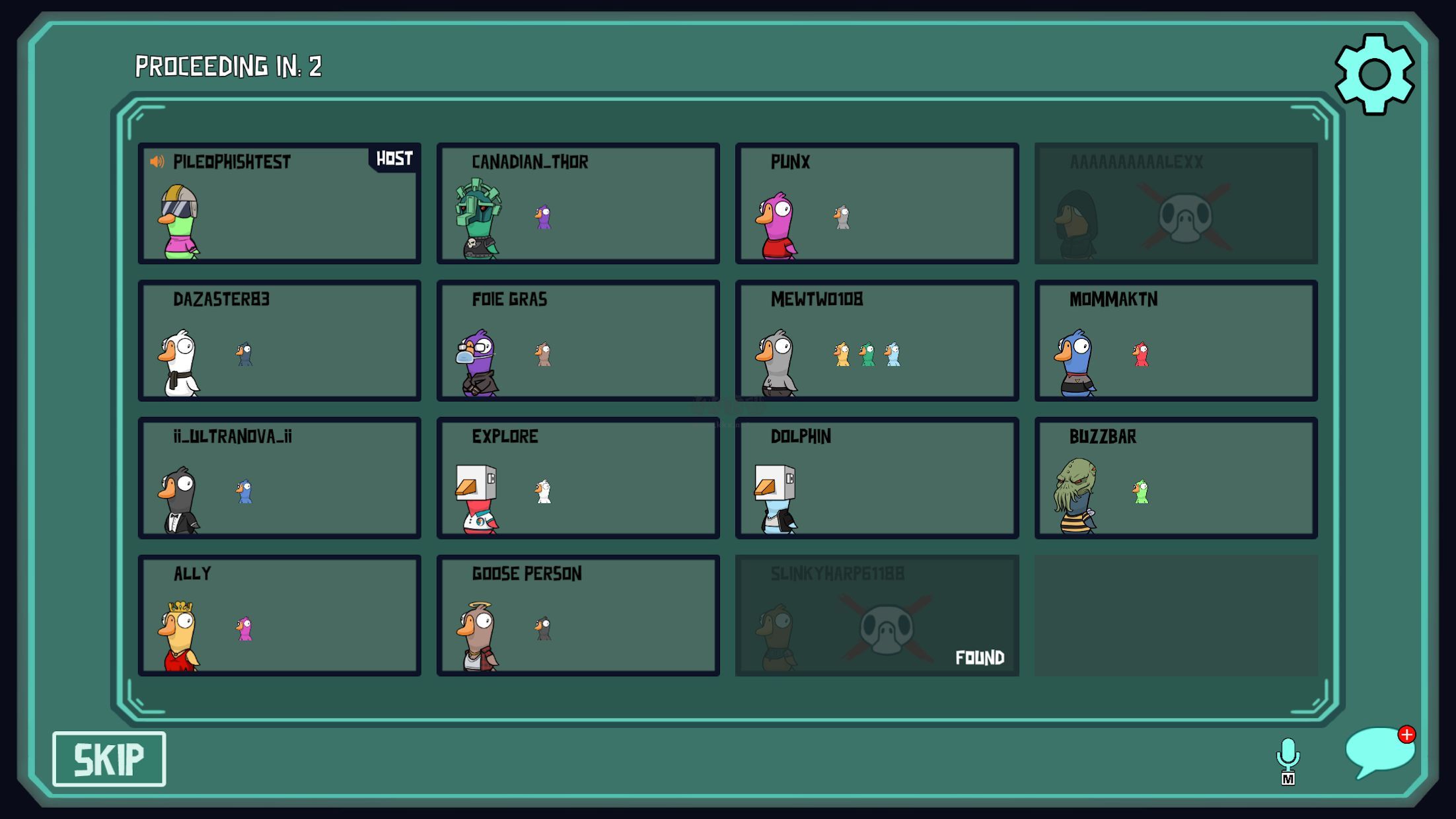Click the SKIP vote button

tap(109, 759)
